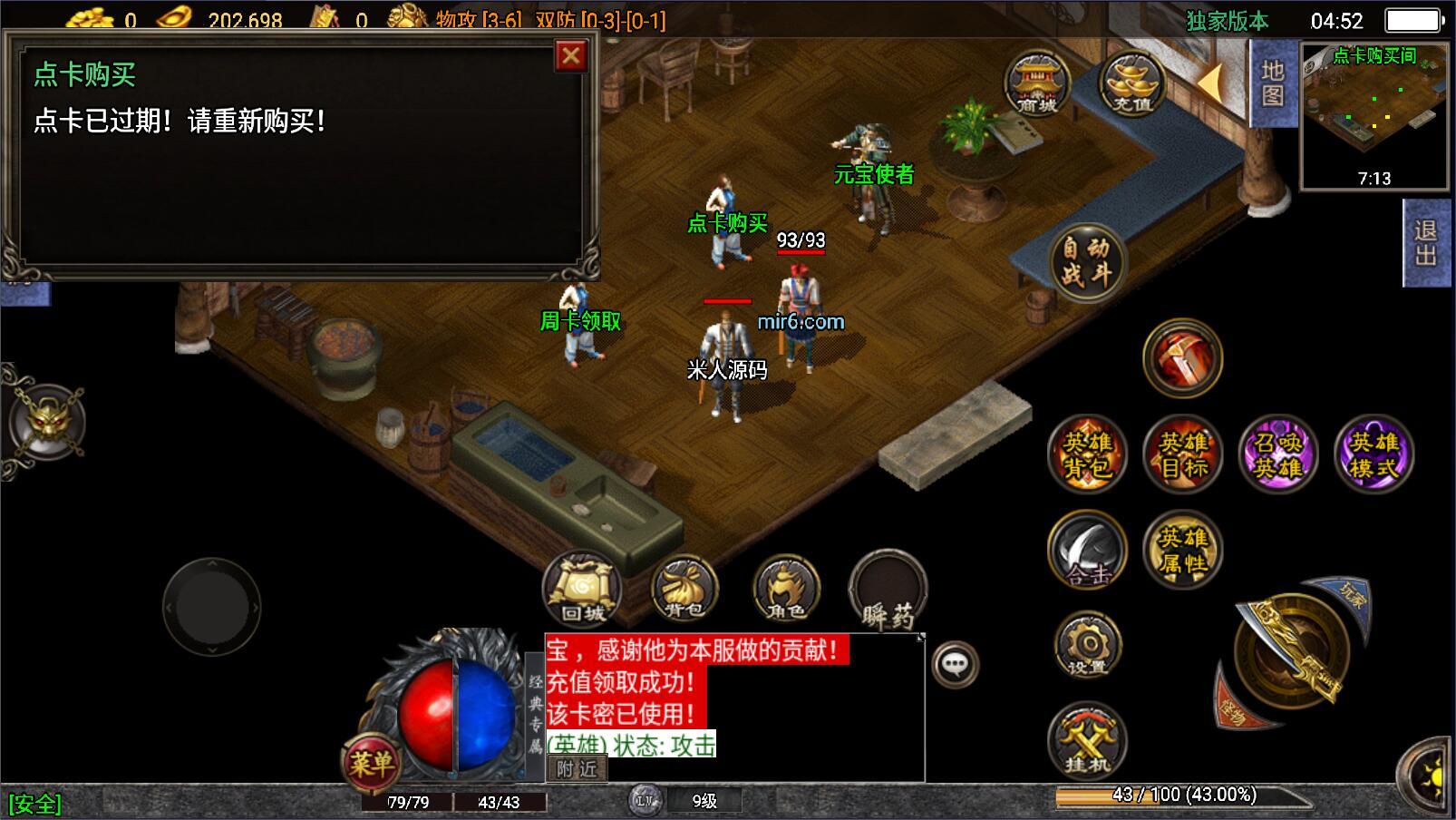
Task: Activate 召唤英雄 summon hero
Action: [x=1278, y=454]
